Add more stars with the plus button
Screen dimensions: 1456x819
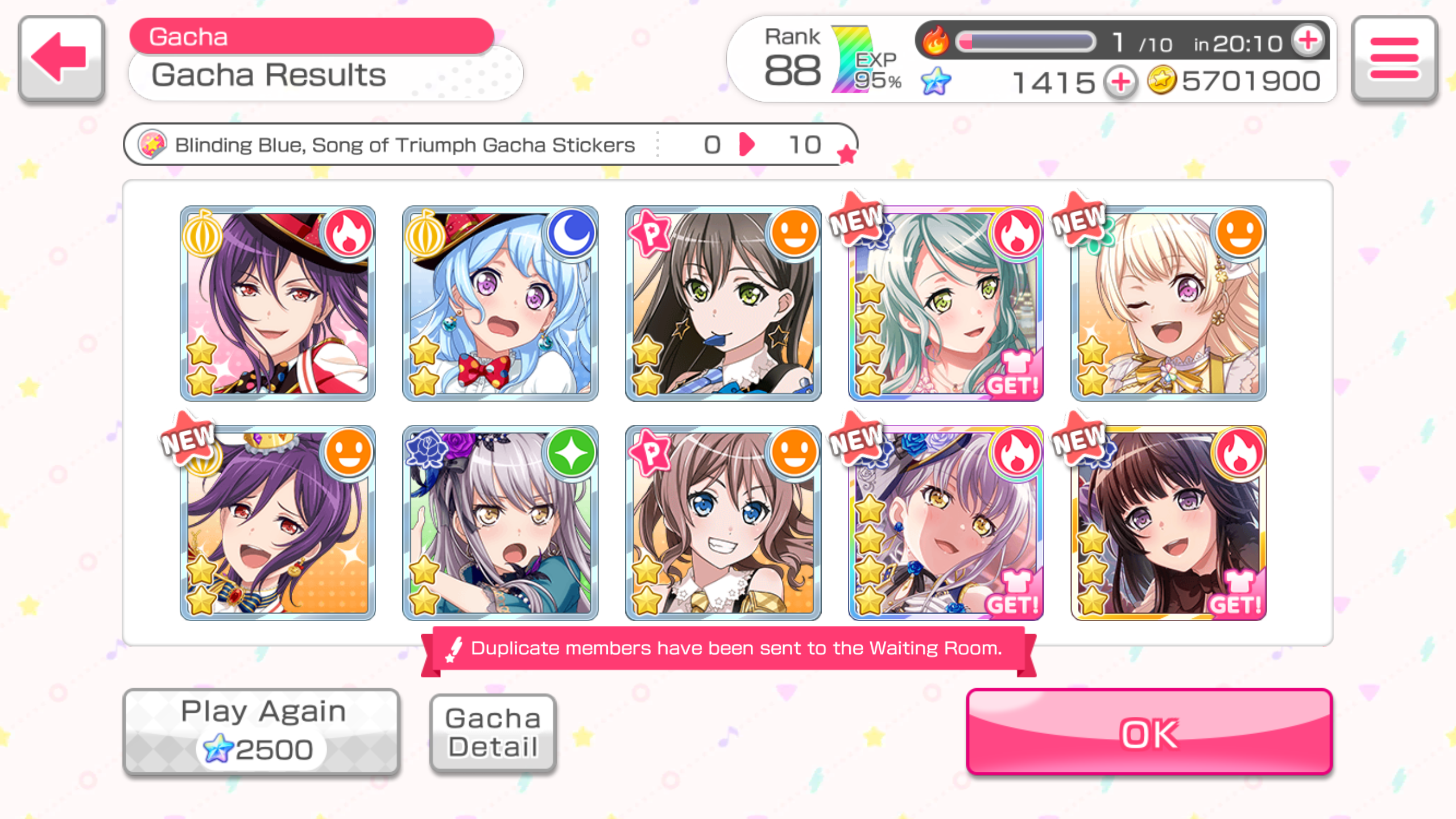pyautogui.click(x=1120, y=82)
